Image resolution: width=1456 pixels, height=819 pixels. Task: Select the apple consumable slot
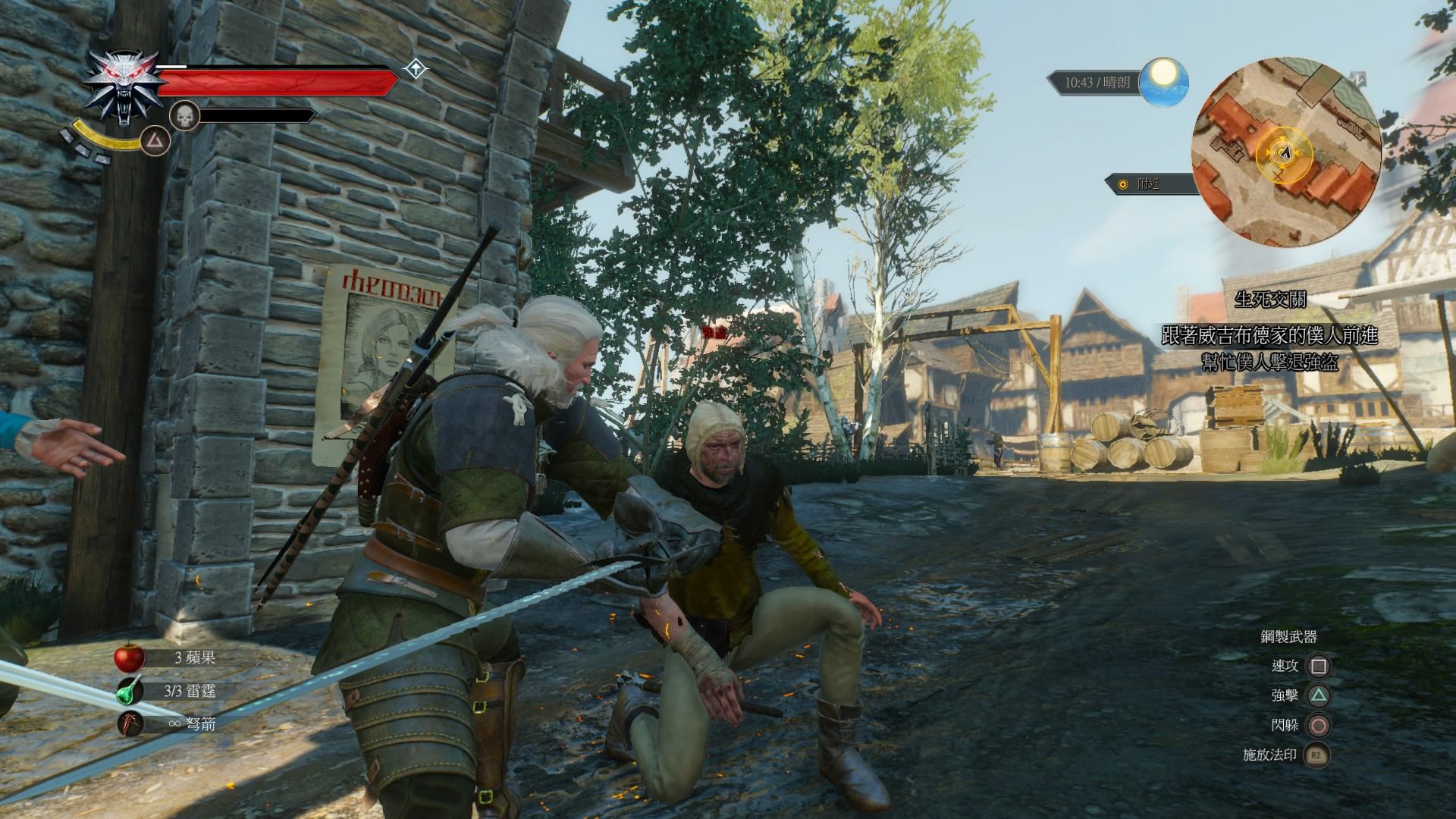[130, 657]
